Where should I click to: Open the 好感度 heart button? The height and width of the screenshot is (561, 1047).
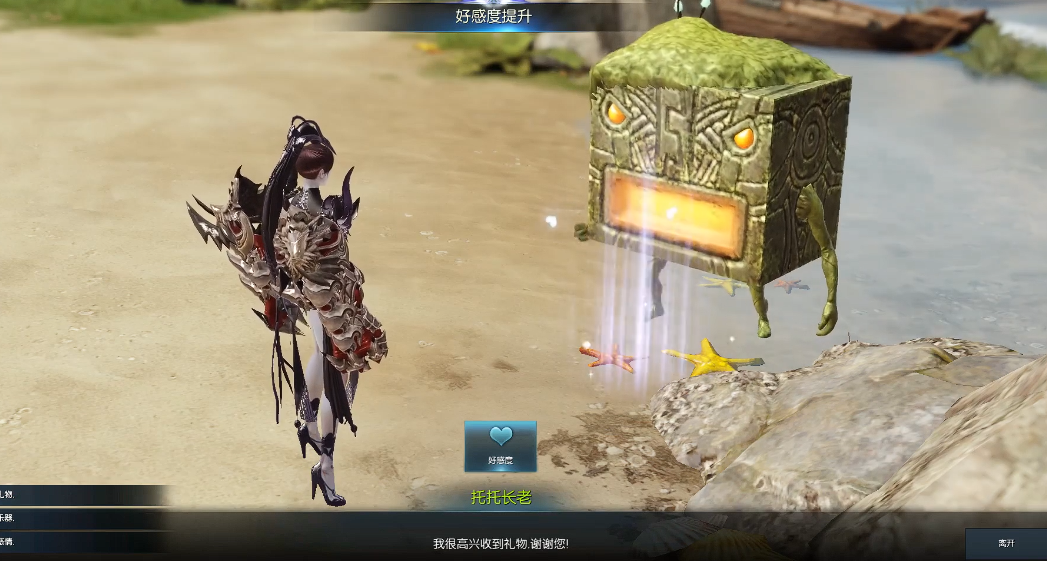[500, 446]
